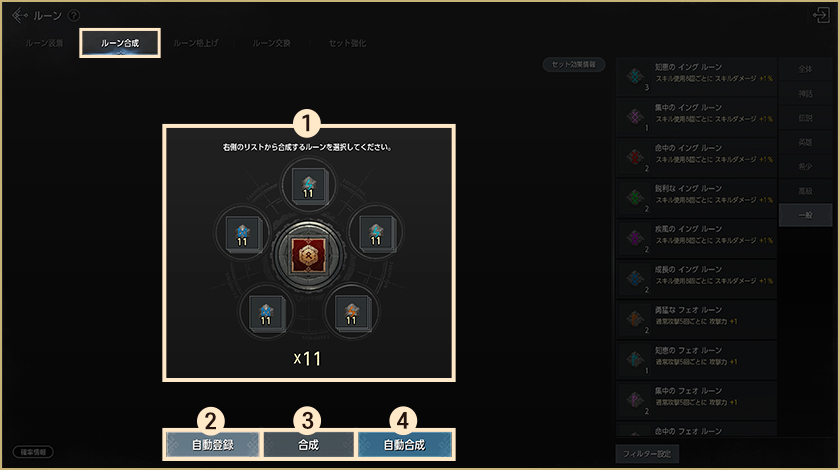
Task: Open the help question mark icon
Action: pos(73,15)
